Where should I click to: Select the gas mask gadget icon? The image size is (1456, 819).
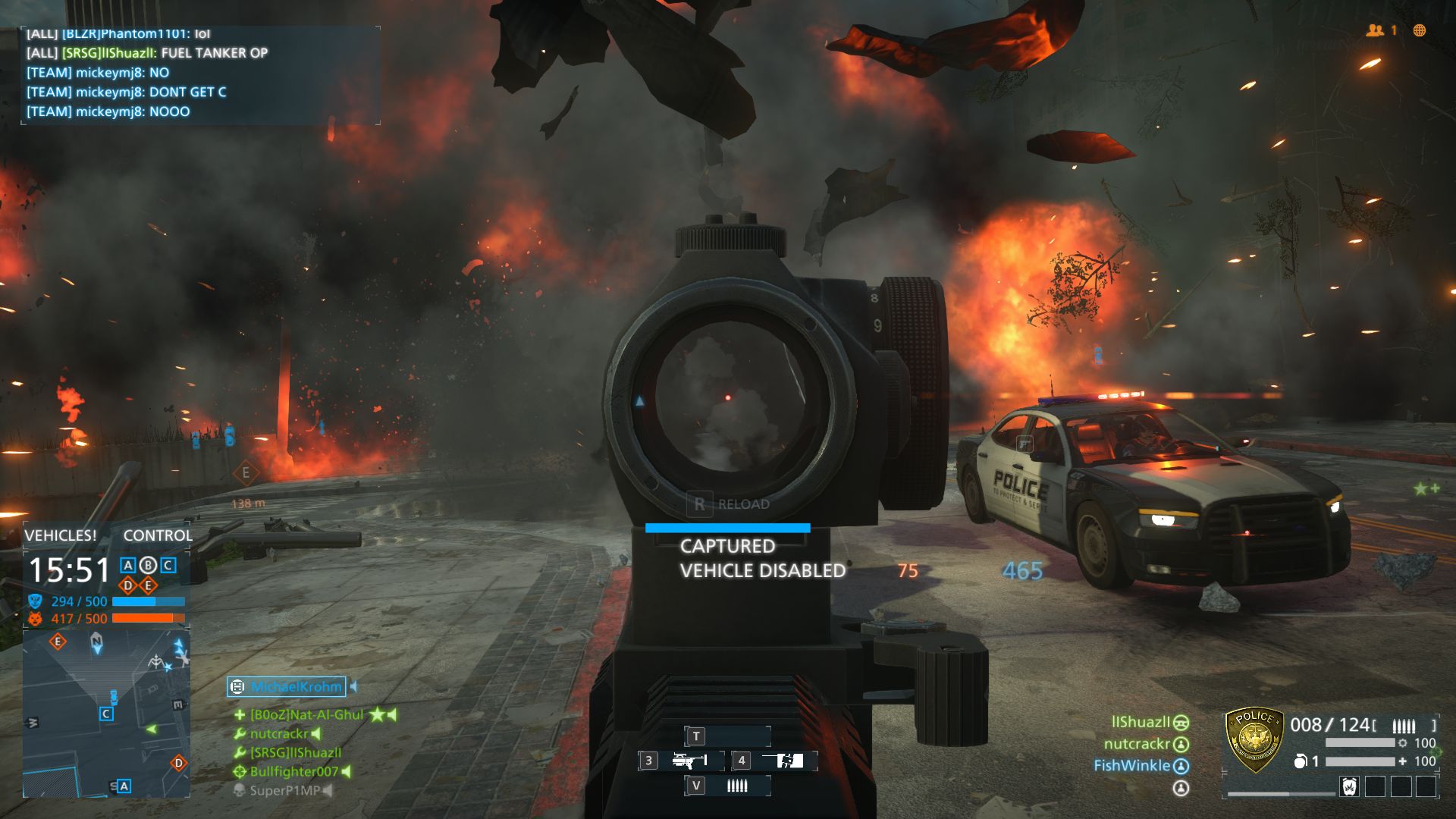coord(1349,786)
